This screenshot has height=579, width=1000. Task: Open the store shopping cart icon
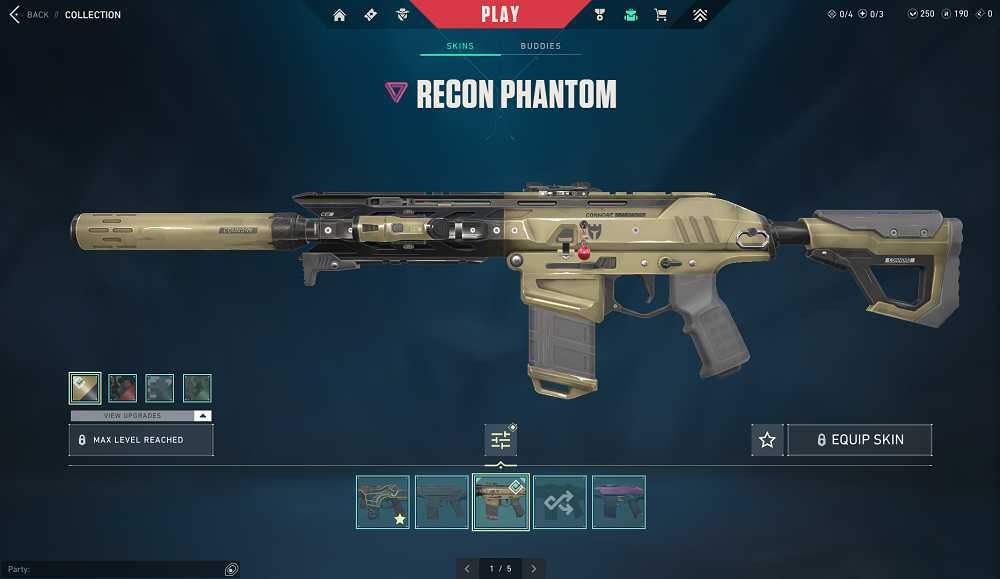[661, 15]
